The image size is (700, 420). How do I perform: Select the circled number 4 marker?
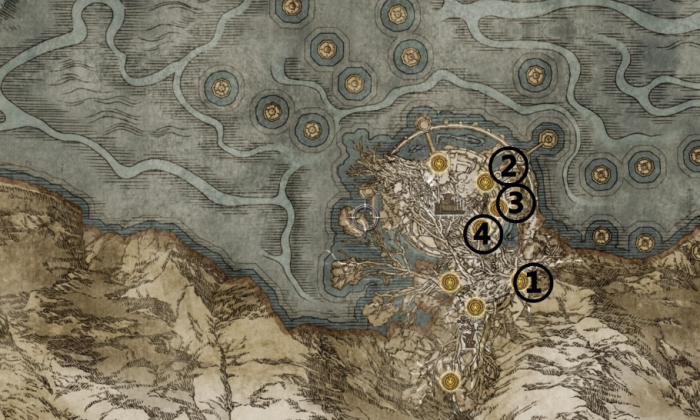[x=483, y=235]
